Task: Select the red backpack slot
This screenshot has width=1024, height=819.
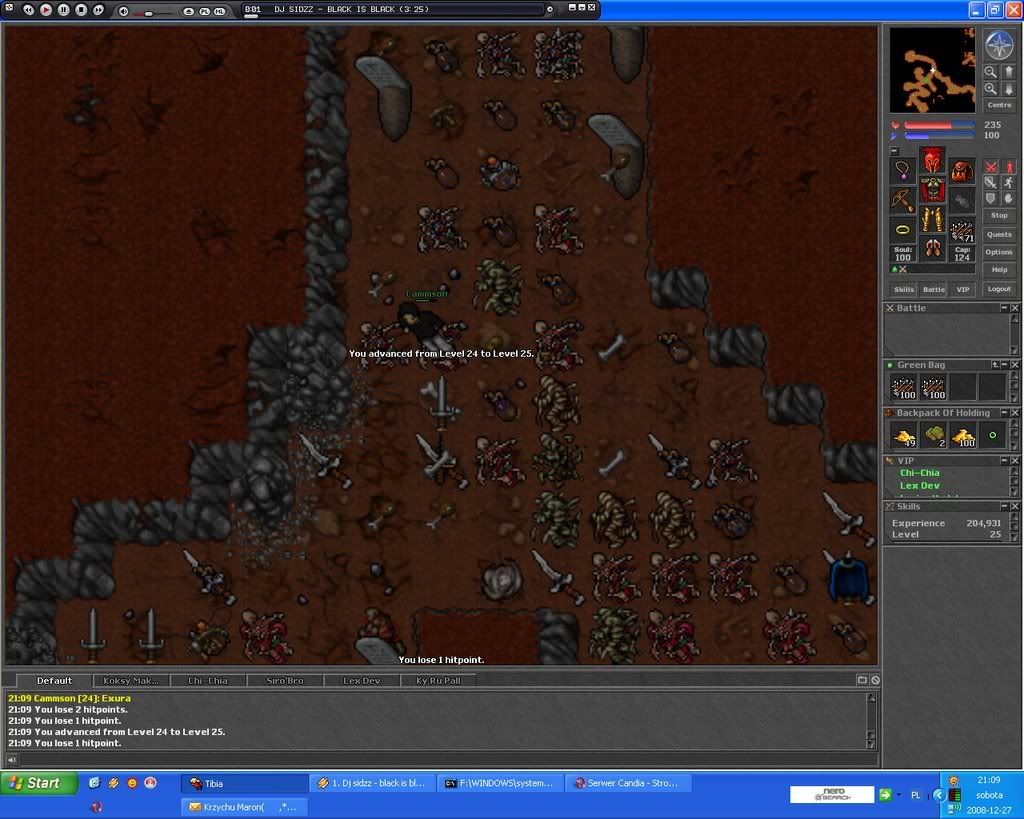Action: click(962, 170)
